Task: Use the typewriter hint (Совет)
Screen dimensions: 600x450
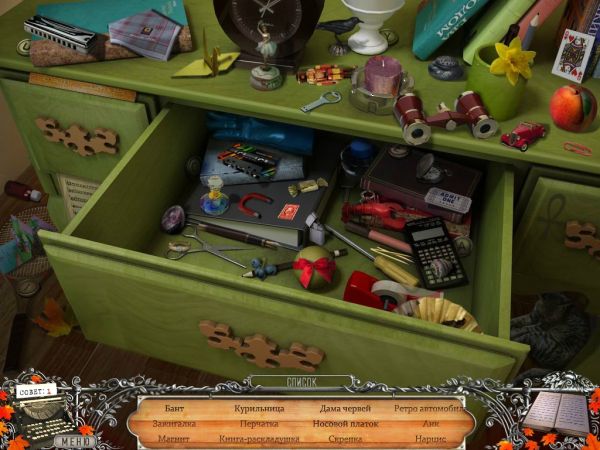Action: point(43,412)
